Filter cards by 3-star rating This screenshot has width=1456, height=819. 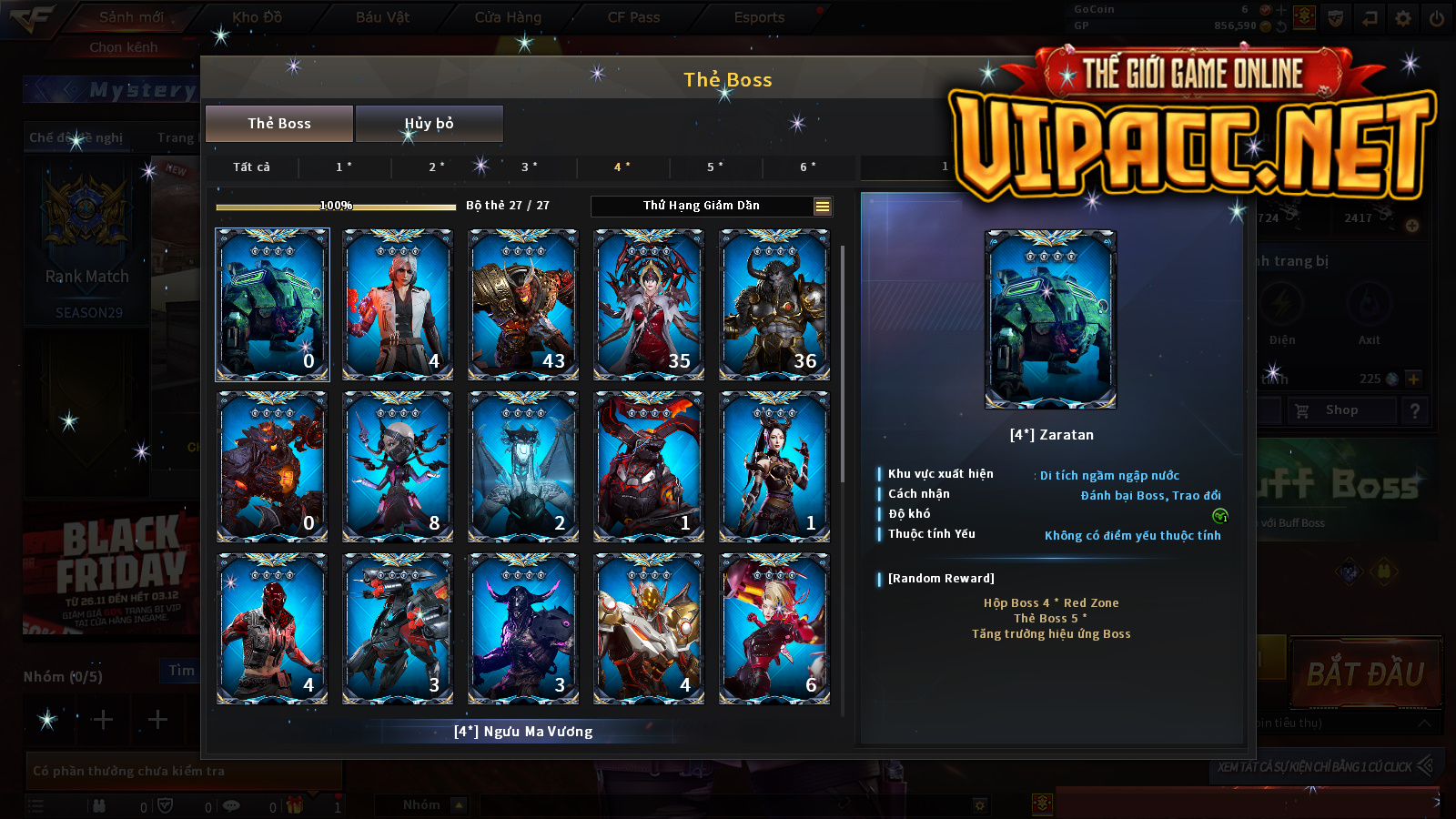click(x=529, y=167)
